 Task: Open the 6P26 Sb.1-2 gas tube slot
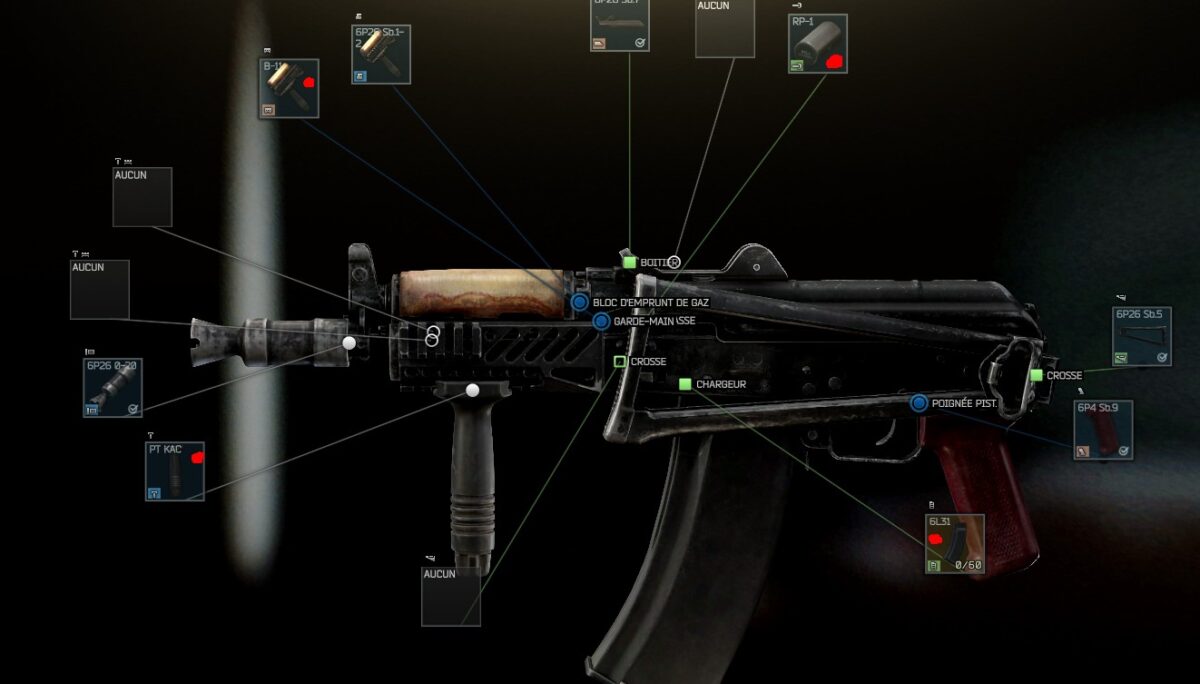click(381, 54)
